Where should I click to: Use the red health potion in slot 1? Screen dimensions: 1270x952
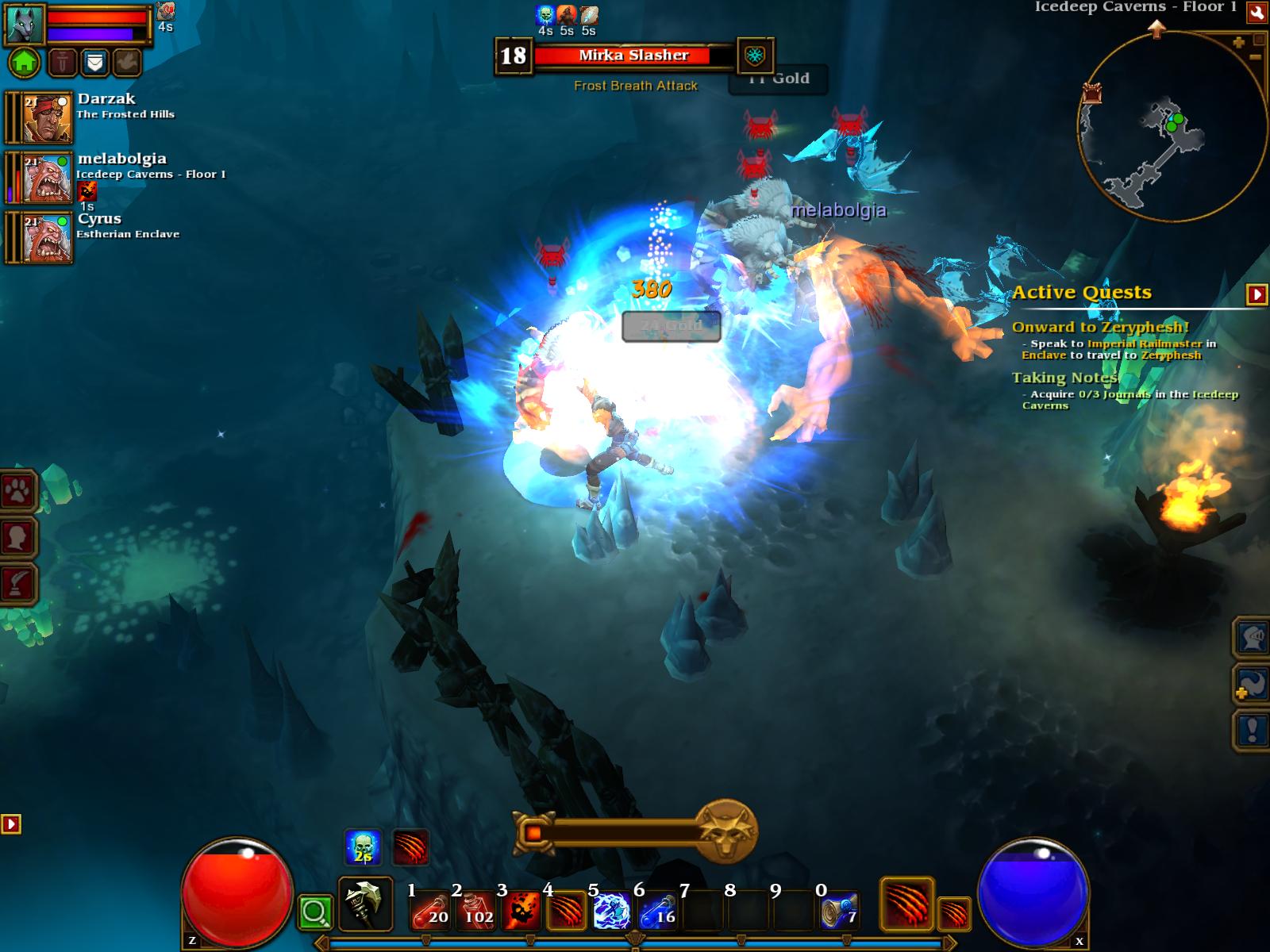click(x=430, y=911)
